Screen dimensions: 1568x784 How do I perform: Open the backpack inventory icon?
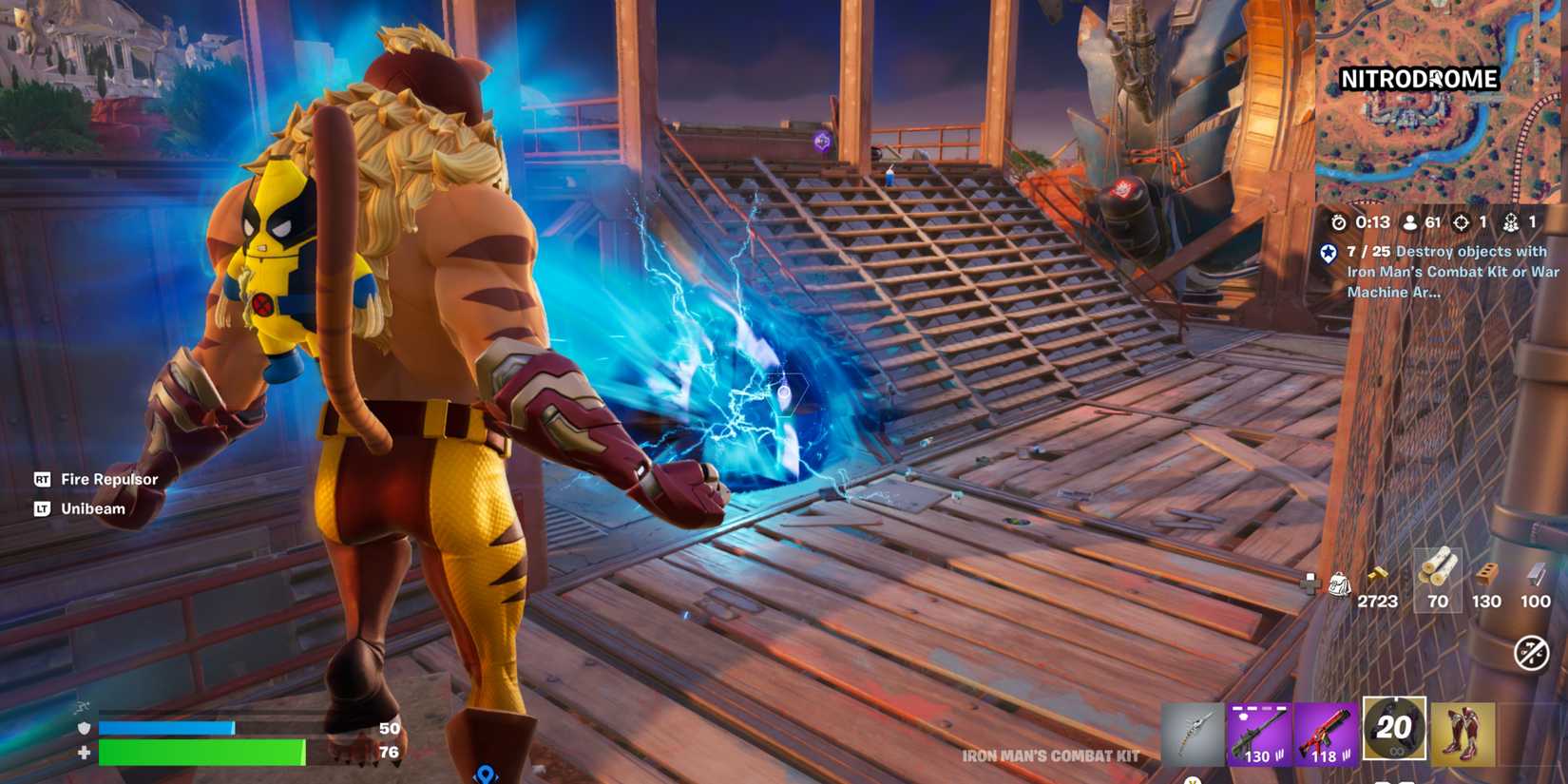click(1341, 584)
